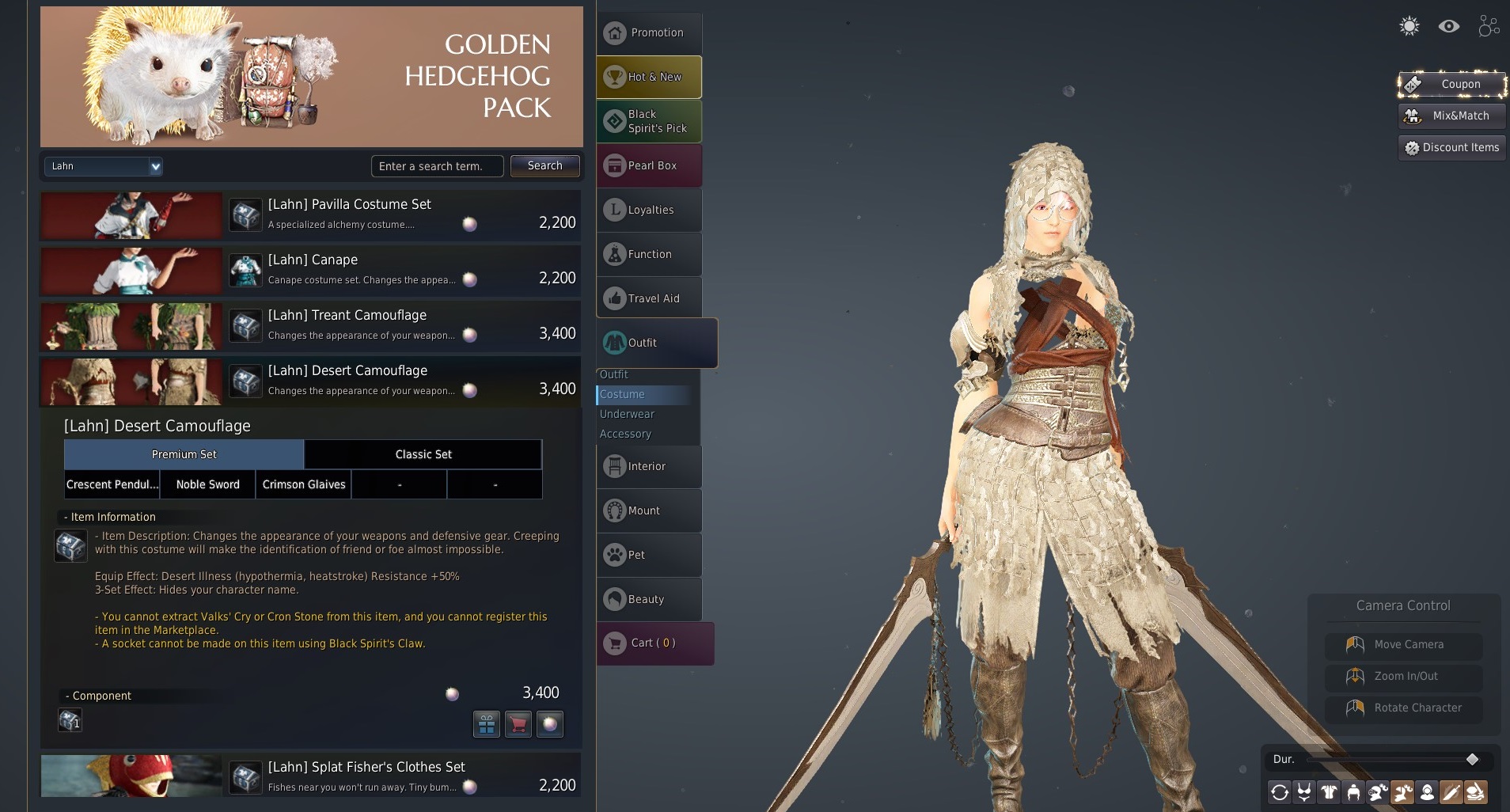
Task: Click the Search button
Action: click(544, 166)
